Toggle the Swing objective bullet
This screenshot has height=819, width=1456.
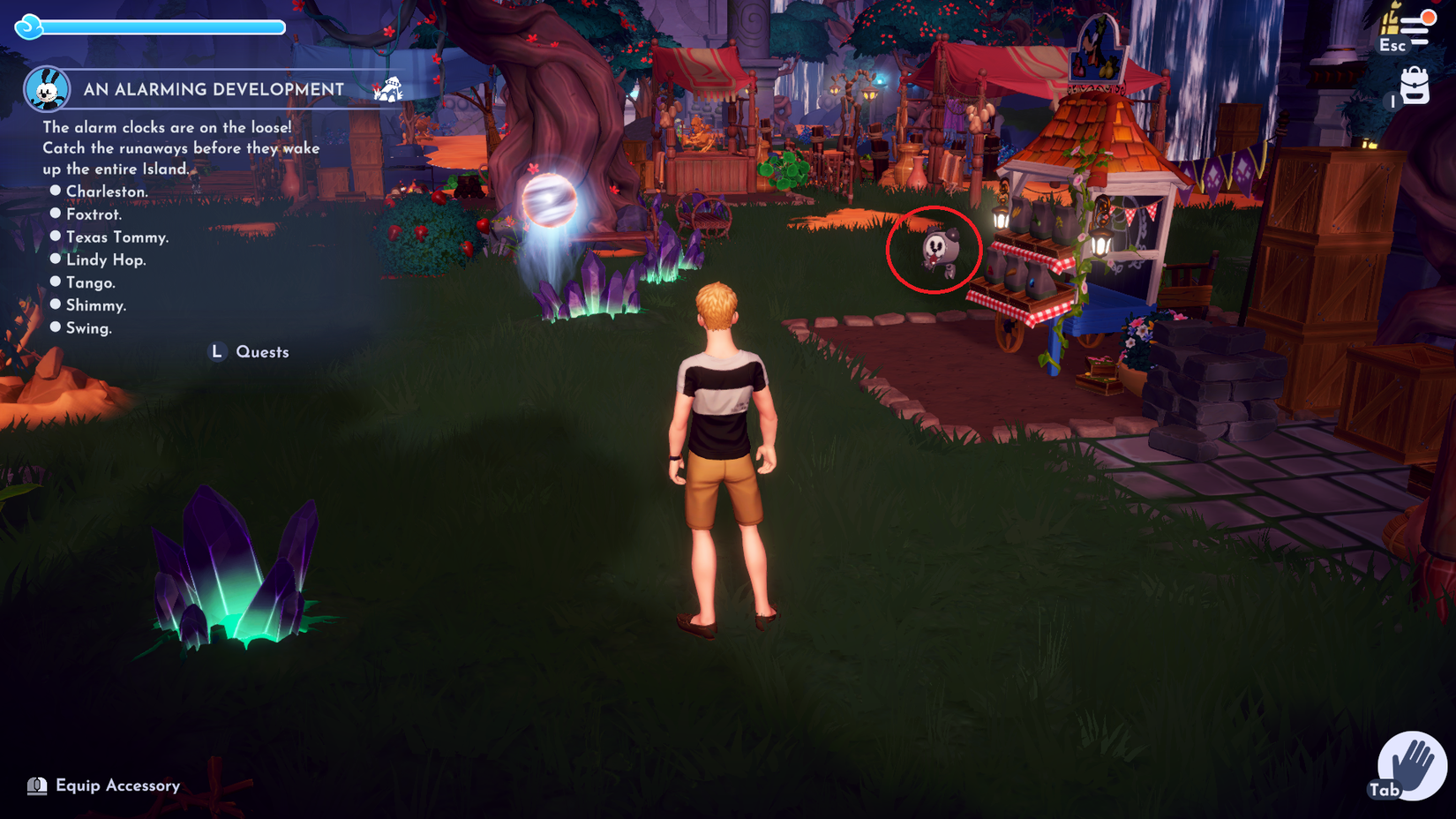click(x=56, y=327)
